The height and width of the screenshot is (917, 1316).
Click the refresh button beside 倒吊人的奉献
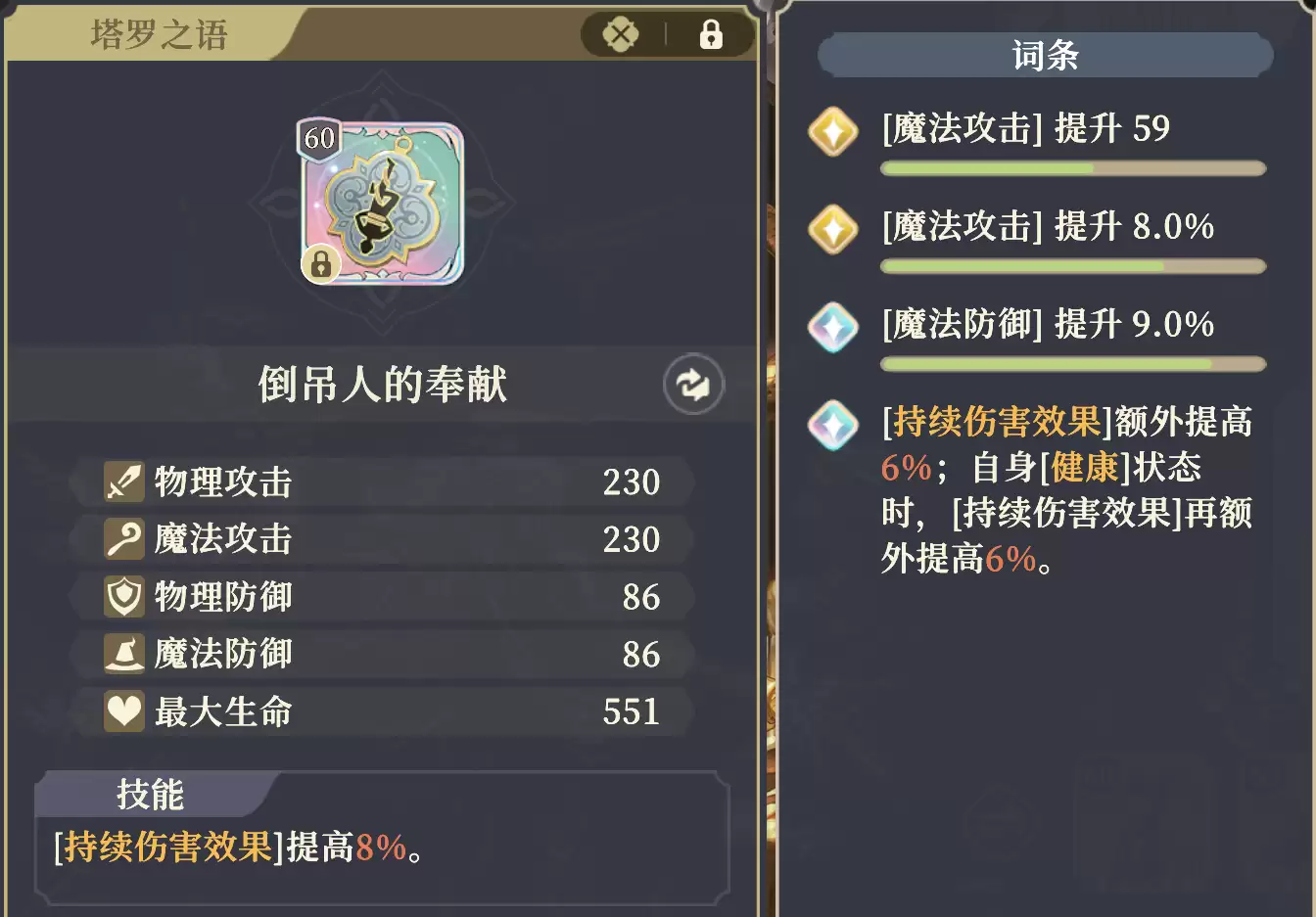point(693,385)
